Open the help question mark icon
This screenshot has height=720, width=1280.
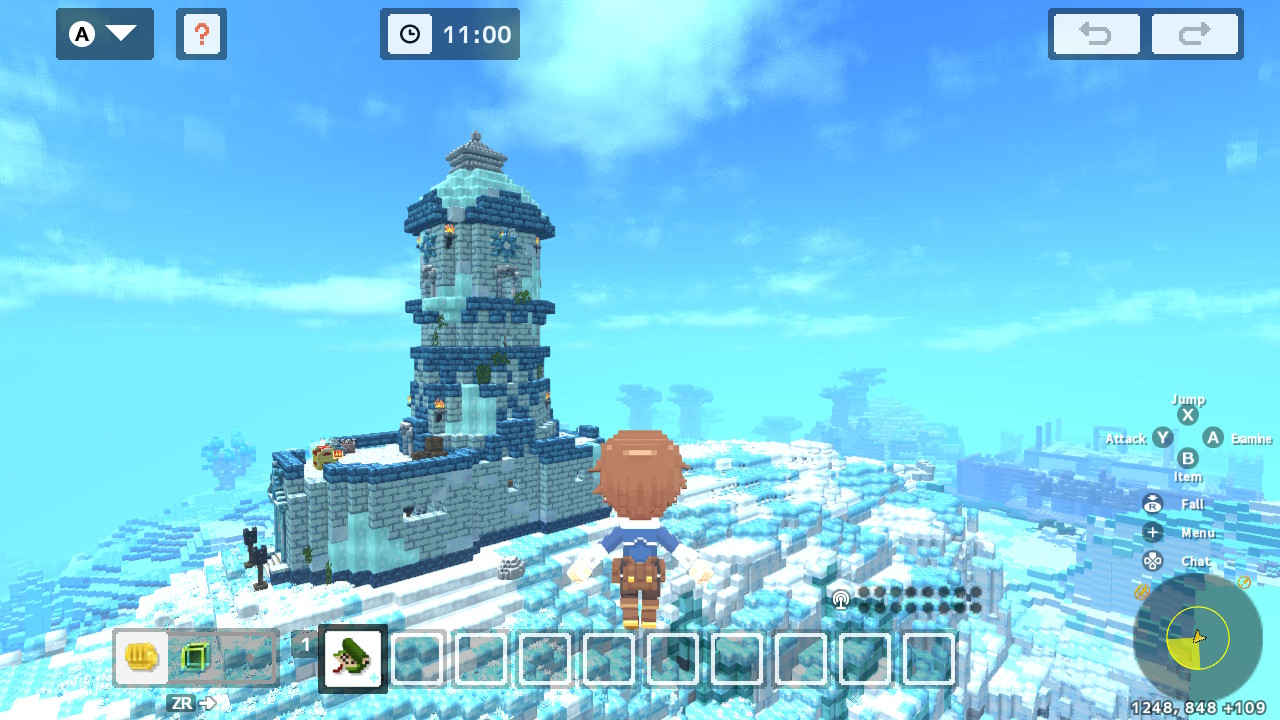202,34
